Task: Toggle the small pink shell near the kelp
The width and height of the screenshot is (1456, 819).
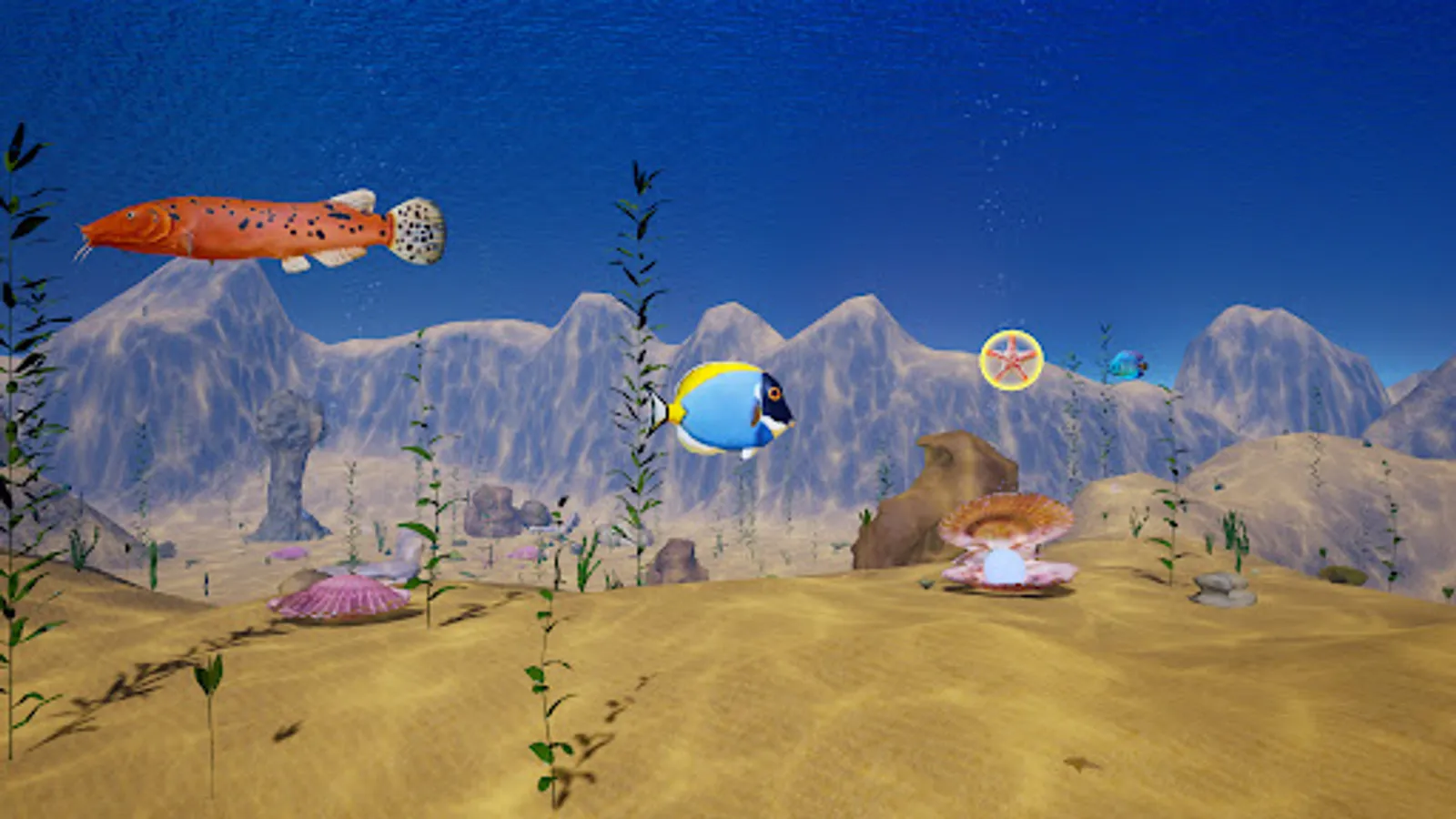Action: pyautogui.click(x=288, y=553)
